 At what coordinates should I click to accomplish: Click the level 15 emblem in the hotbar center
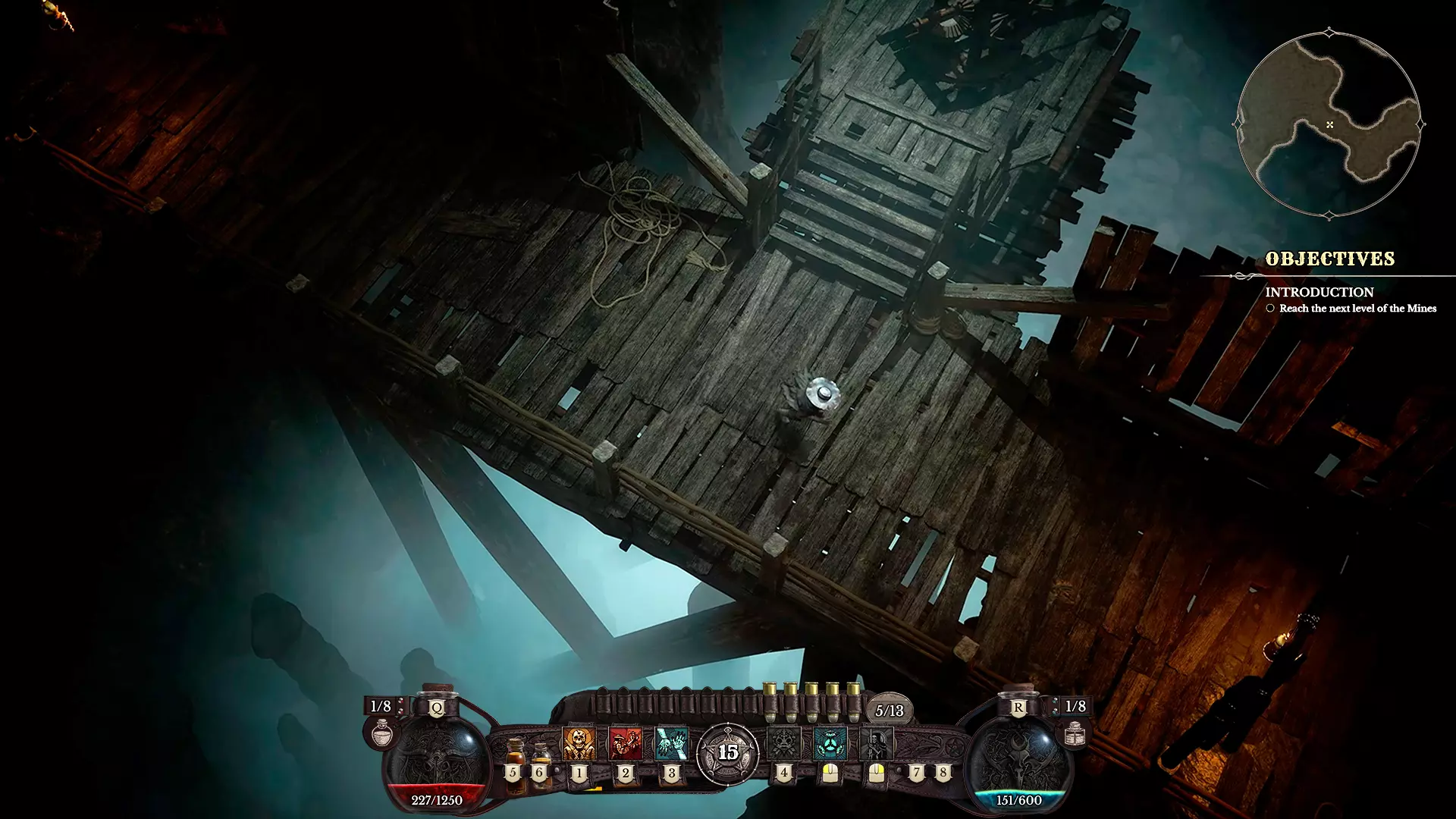coord(728,753)
